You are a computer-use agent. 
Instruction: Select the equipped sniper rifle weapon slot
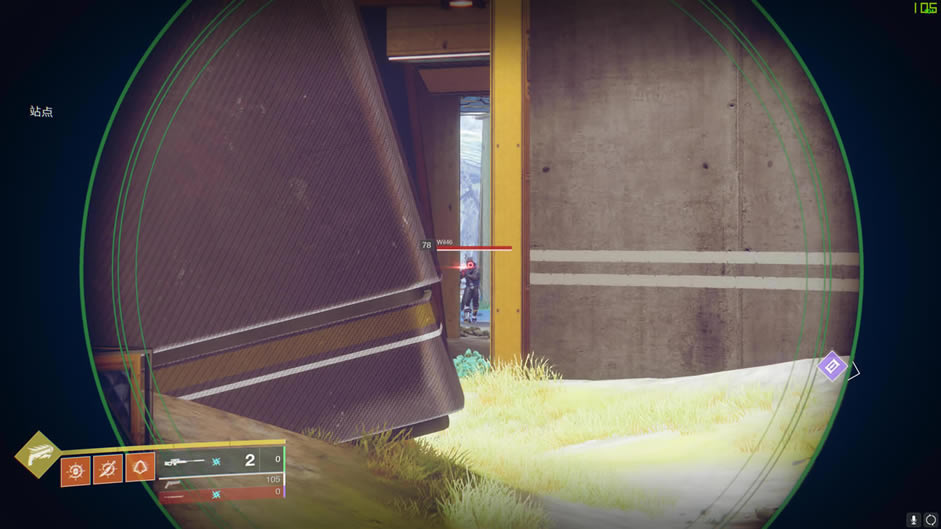pyautogui.click(x=221, y=460)
